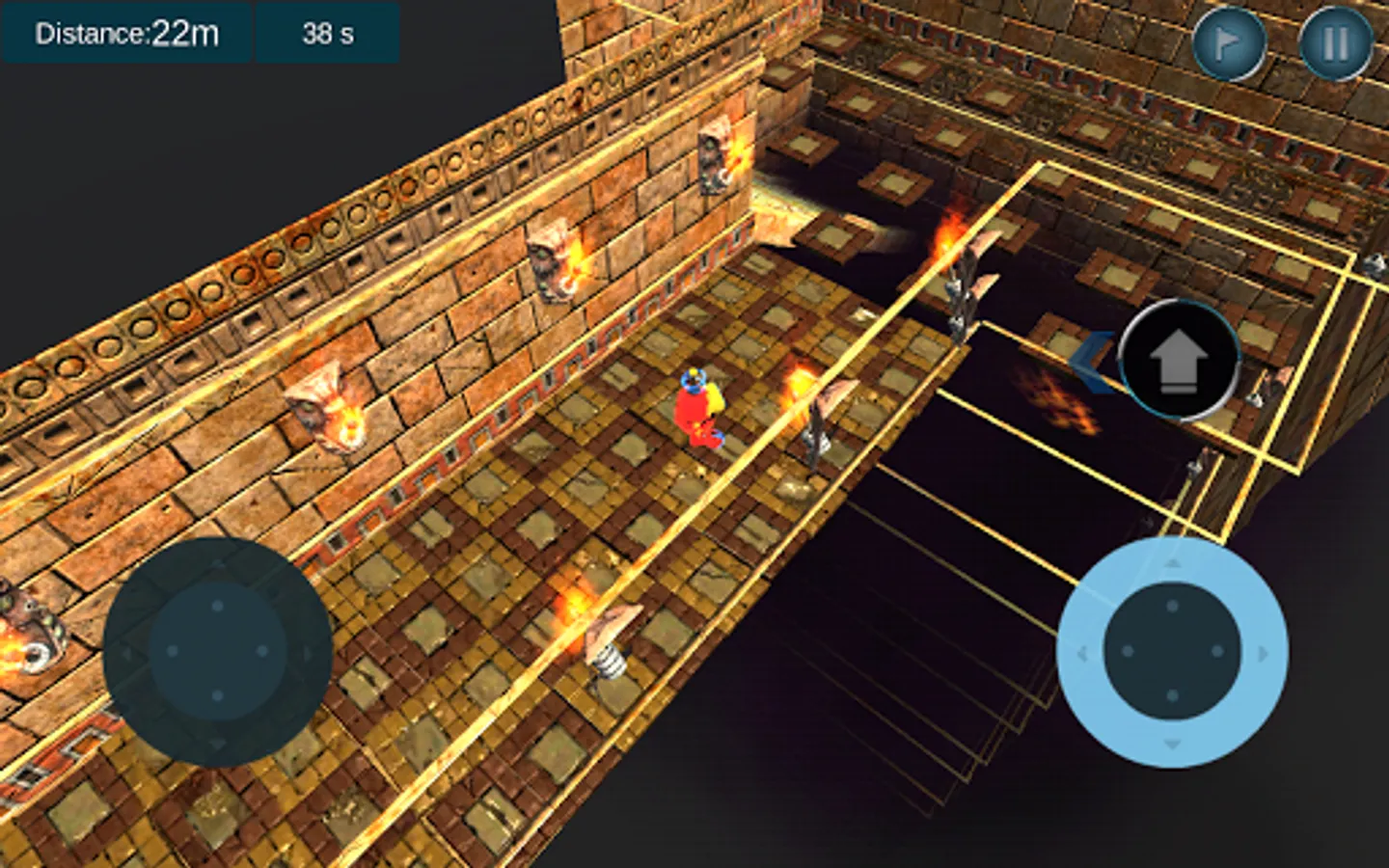Select the Distance:22m counter panel
This screenshot has height=868, width=1389.
[x=127, y=35]
